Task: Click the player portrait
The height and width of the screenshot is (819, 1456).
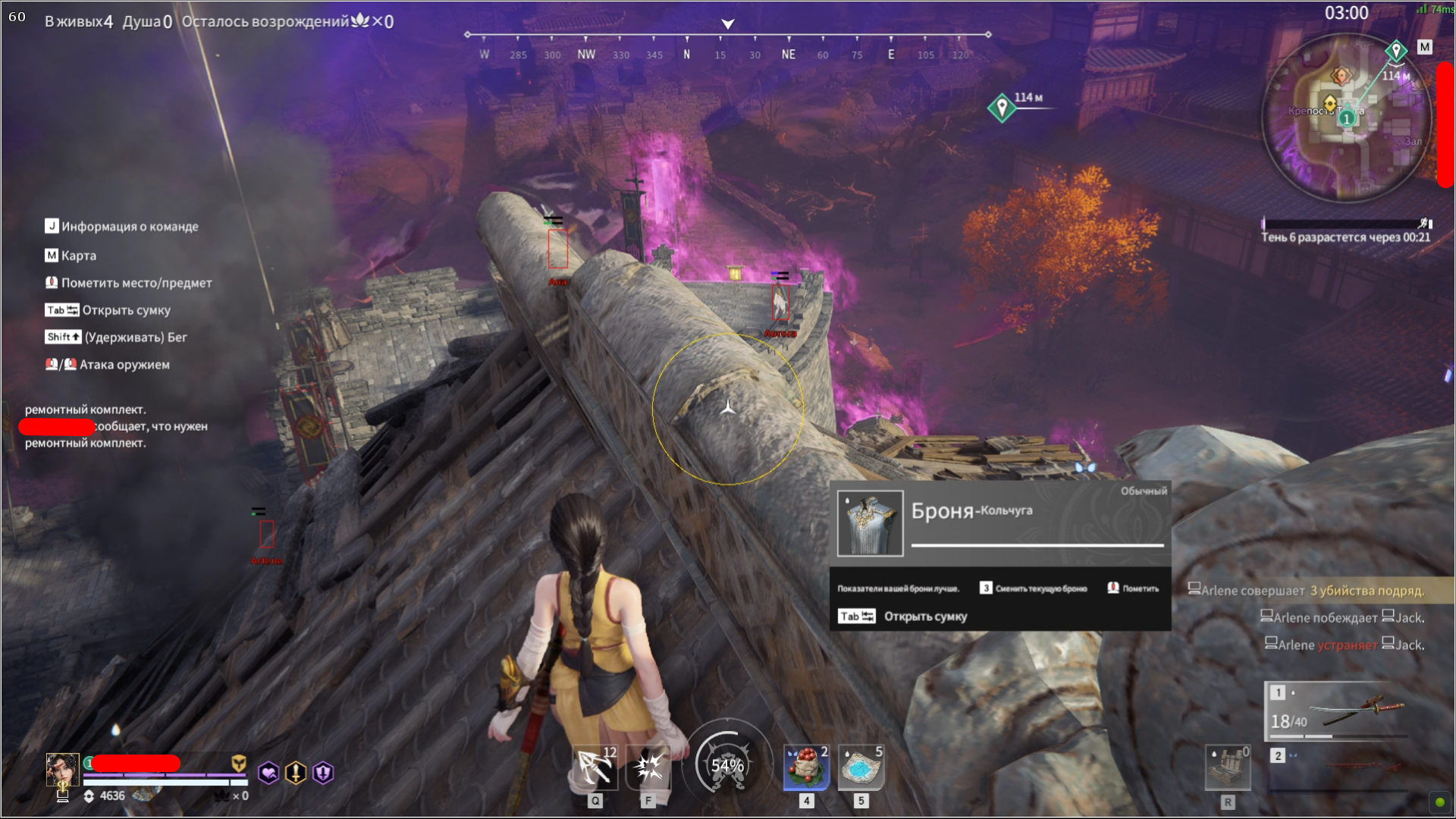Action: (62, 770)
